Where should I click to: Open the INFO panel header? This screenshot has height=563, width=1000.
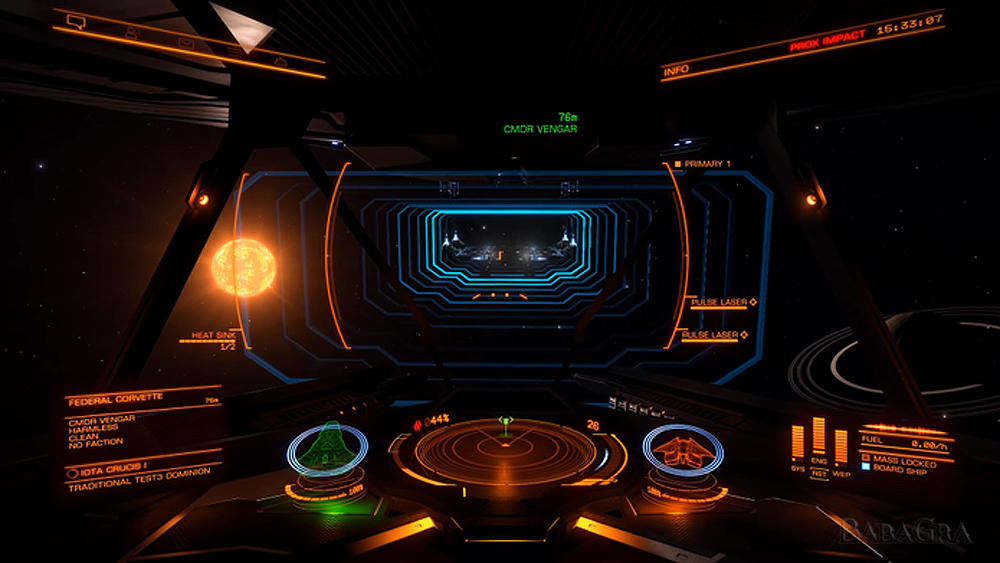coord(679,70)
